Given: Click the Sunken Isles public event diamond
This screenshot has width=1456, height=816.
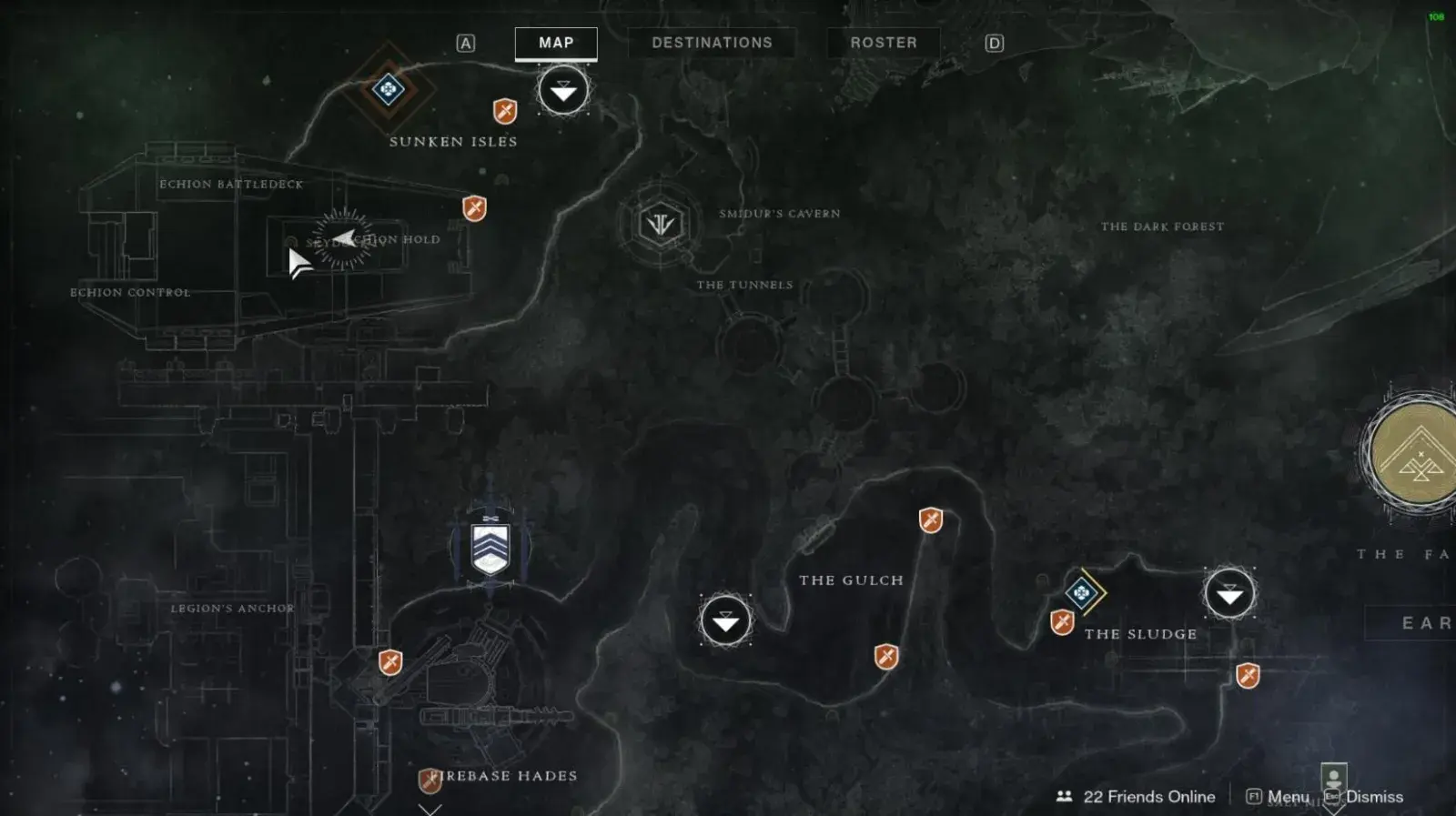Looking at the screenshot, I should coord(389,89).
